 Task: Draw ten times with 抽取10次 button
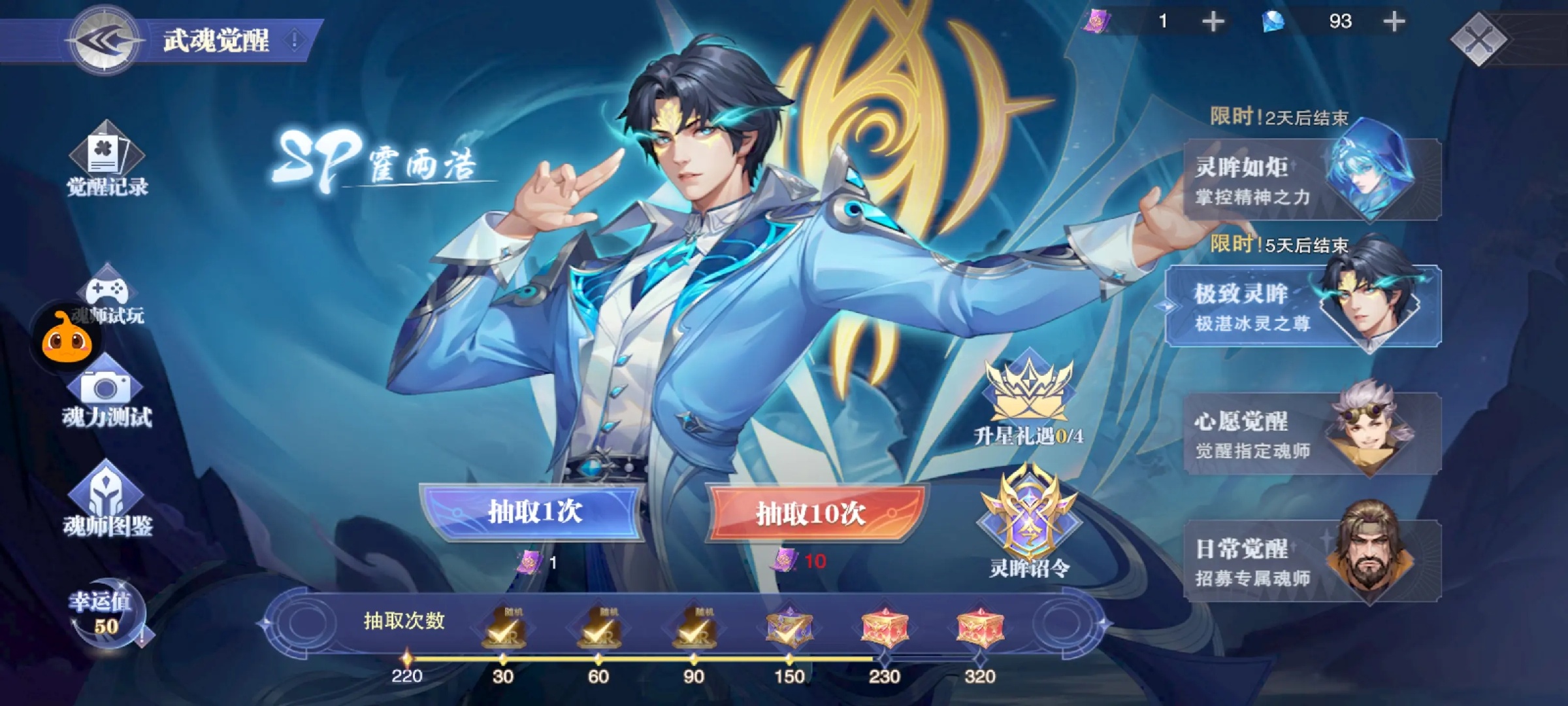click(x=812, y=514)
